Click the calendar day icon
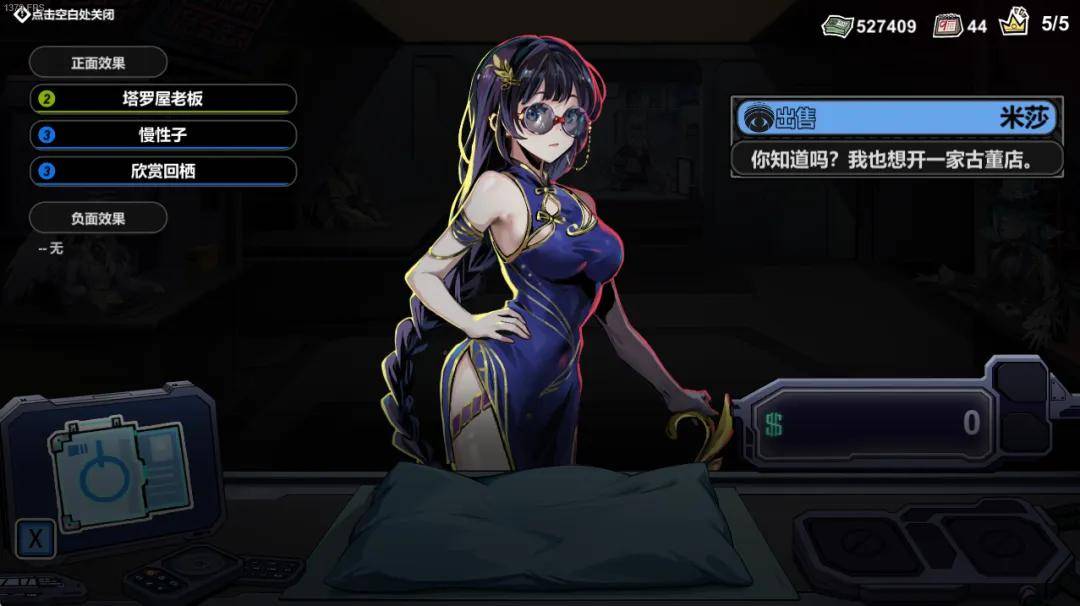1080x606 pixels. click(947, 26)
